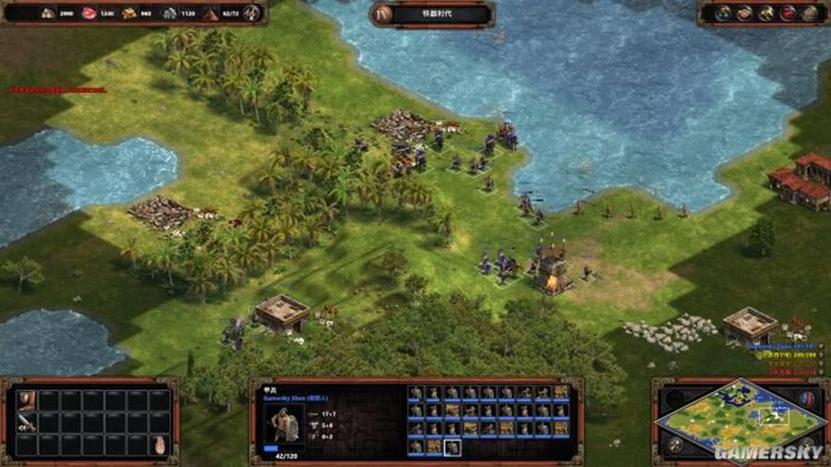Select the highlighted unit in the selection grid
Image resolution: width=831 pixels, height=467 pixels.
452,447
